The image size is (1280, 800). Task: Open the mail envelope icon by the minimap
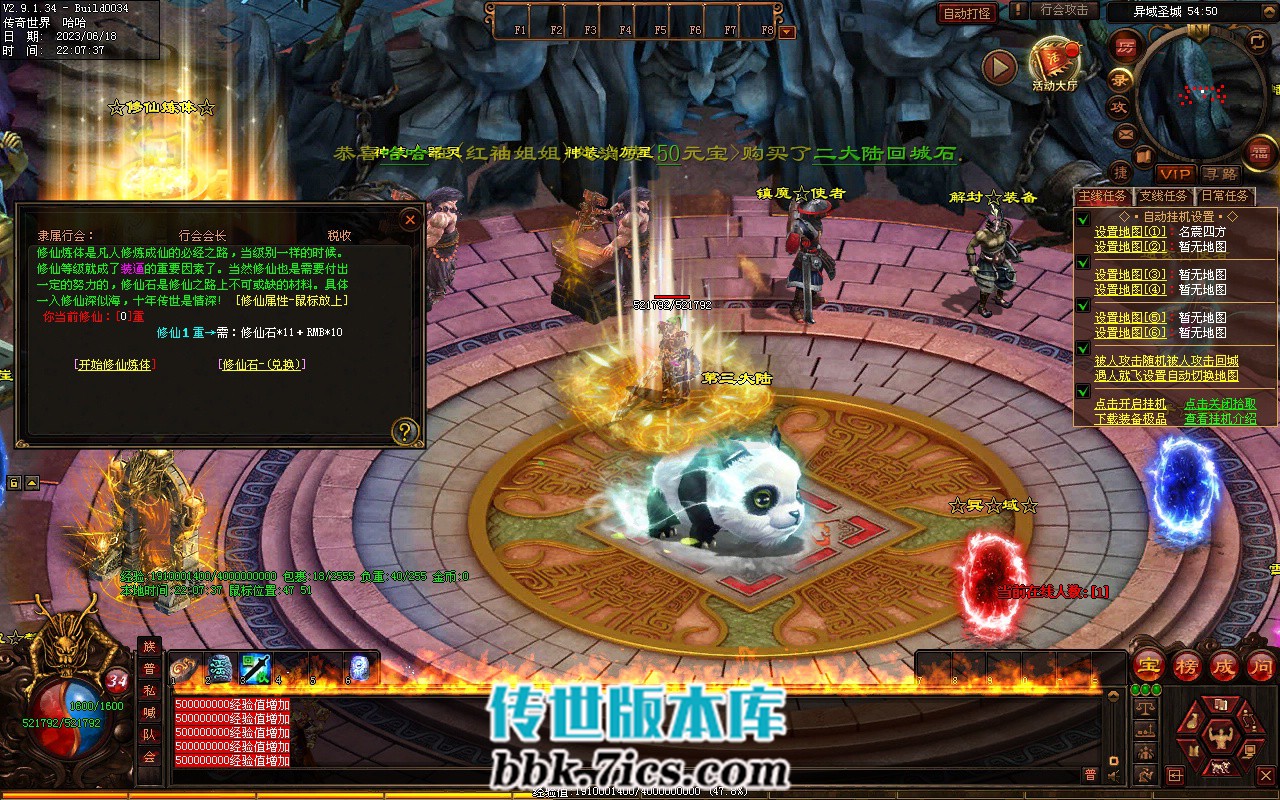coord(1125,133)
